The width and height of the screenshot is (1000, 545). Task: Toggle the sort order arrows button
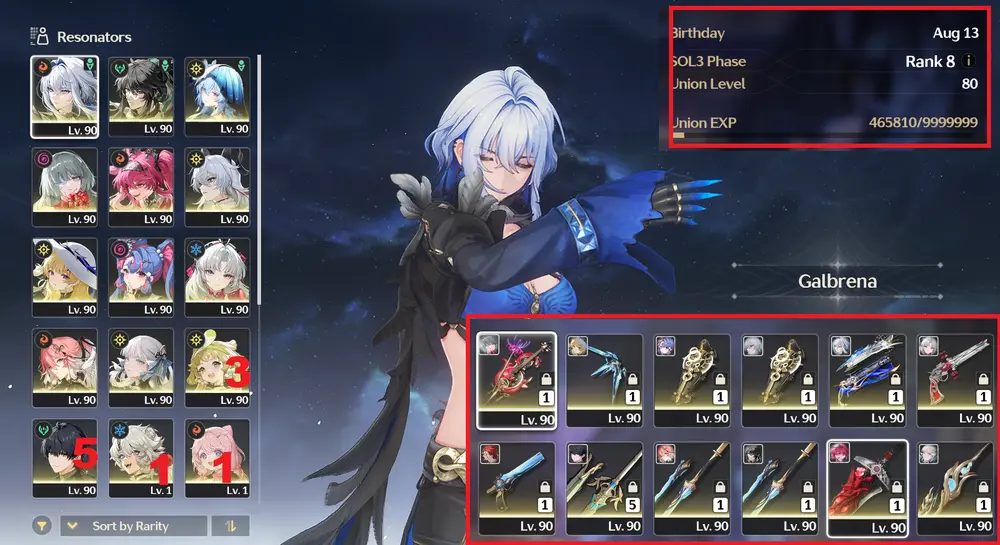[x=232, y=526]
